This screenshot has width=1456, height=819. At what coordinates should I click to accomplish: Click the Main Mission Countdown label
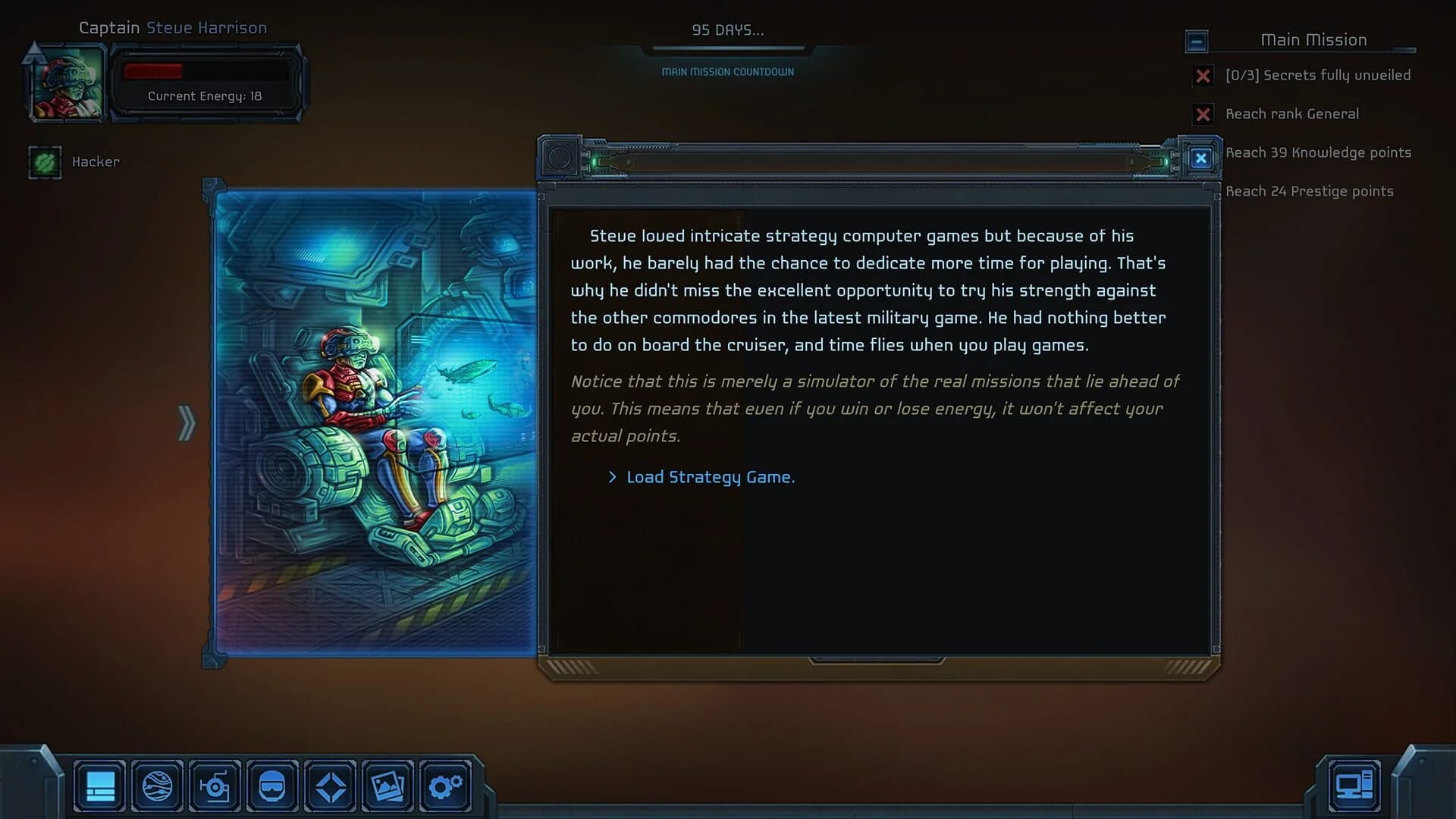[727, 71]
